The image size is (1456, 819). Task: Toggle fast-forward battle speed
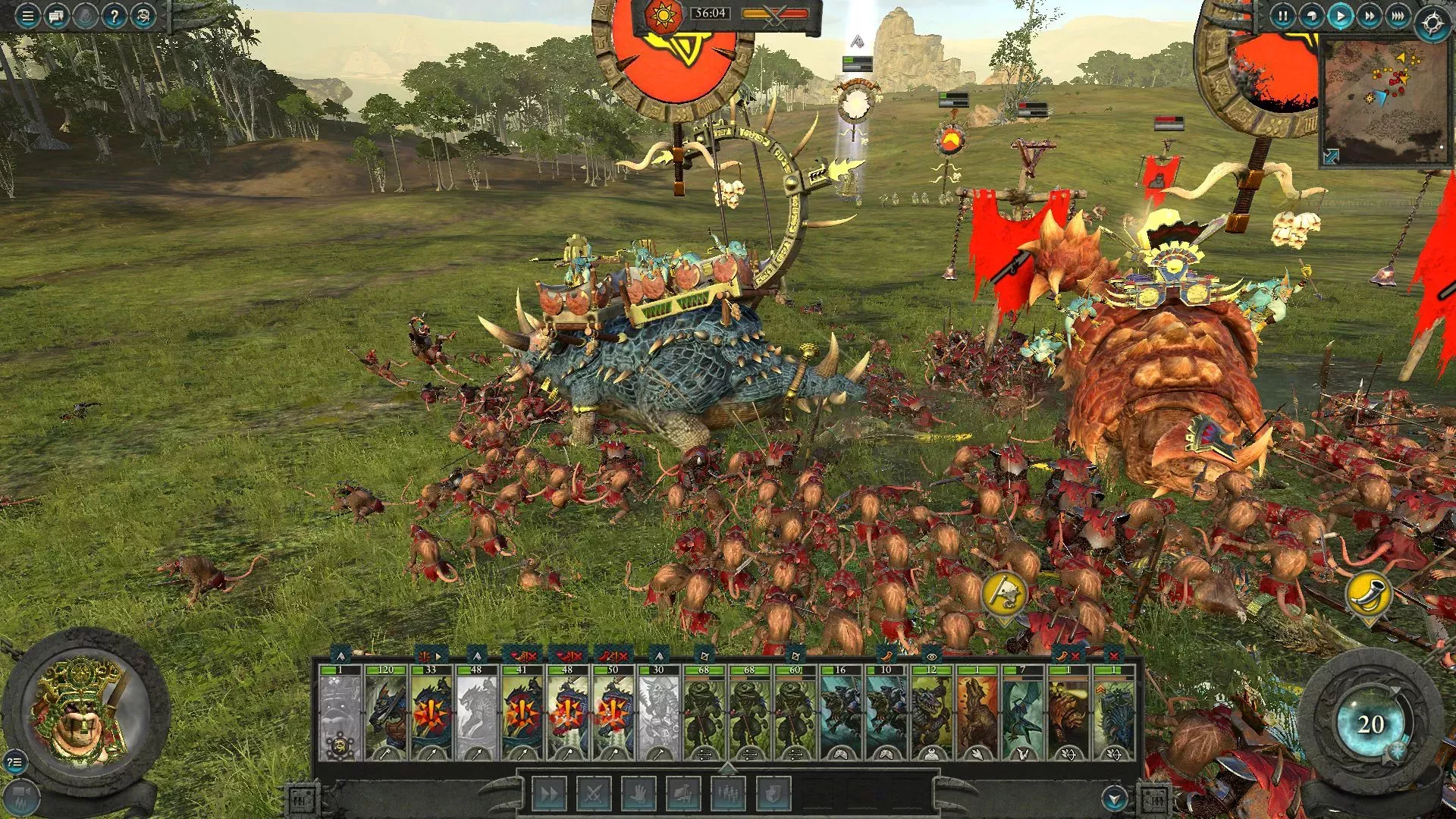(x=1371, y=17)
